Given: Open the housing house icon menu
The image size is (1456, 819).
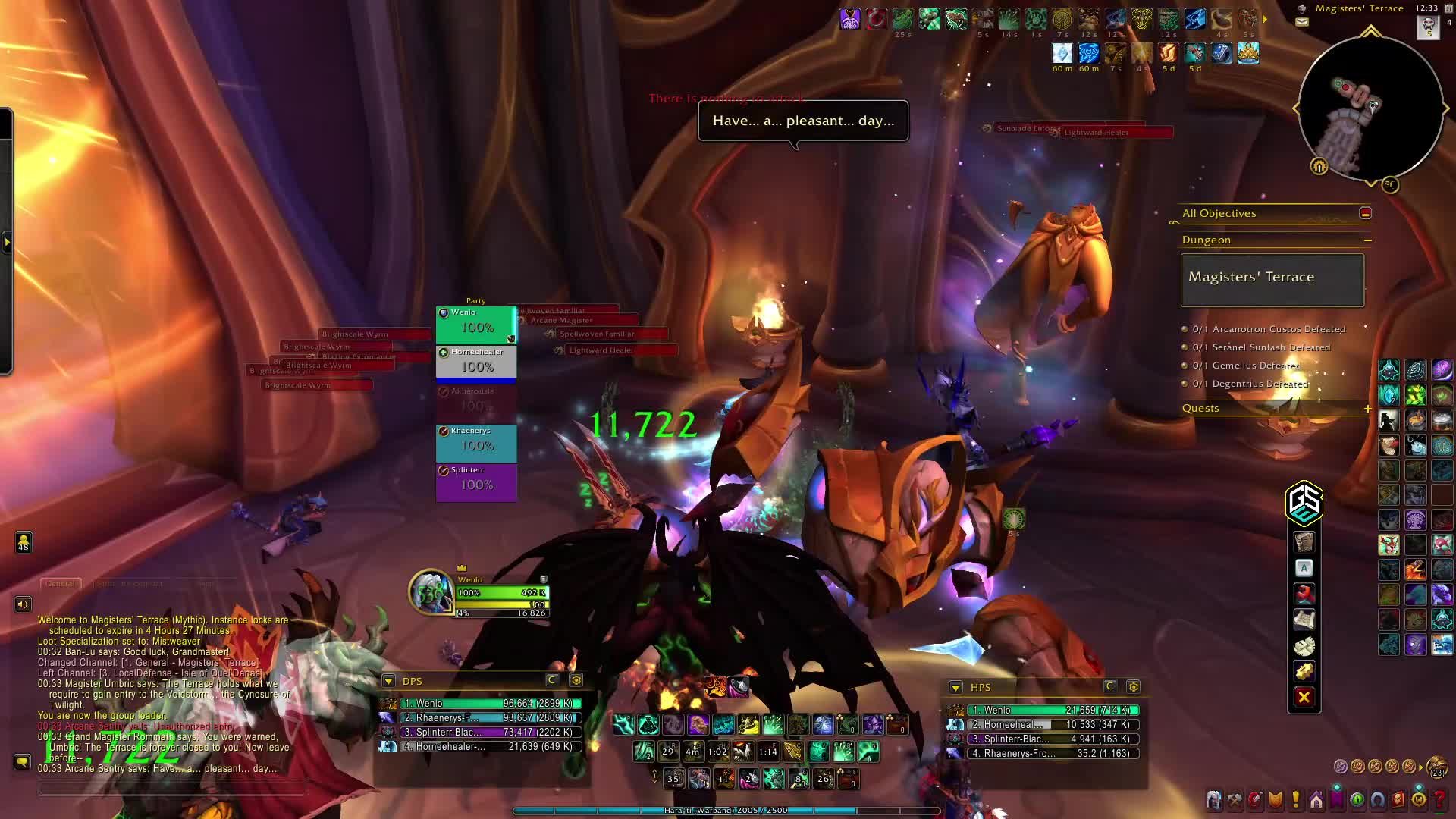Looking at the screenshot, I should (1316, 800).
